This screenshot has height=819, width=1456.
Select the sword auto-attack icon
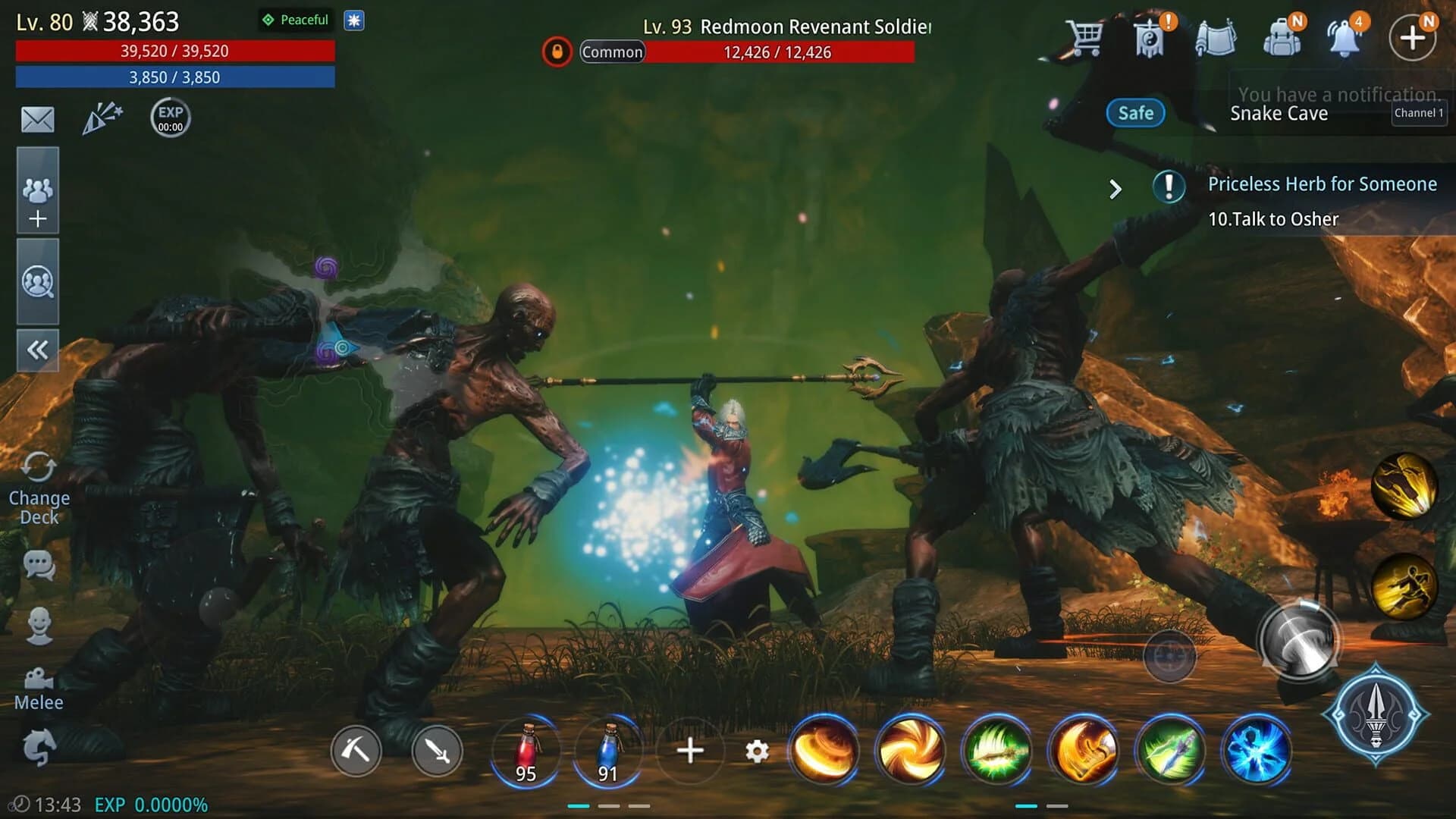coord(436,752)
